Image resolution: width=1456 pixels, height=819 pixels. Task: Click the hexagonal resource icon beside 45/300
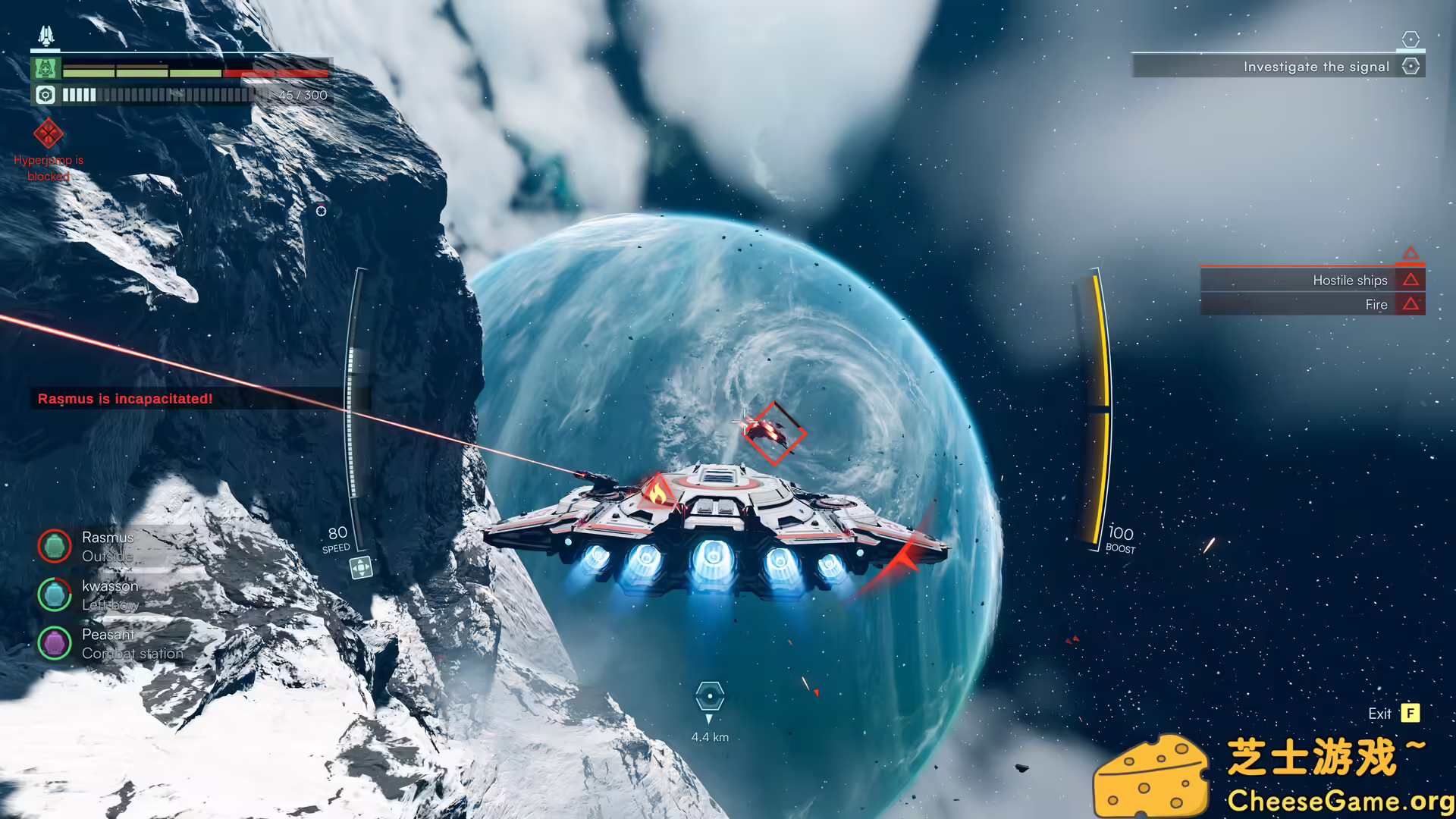[45, 95]
